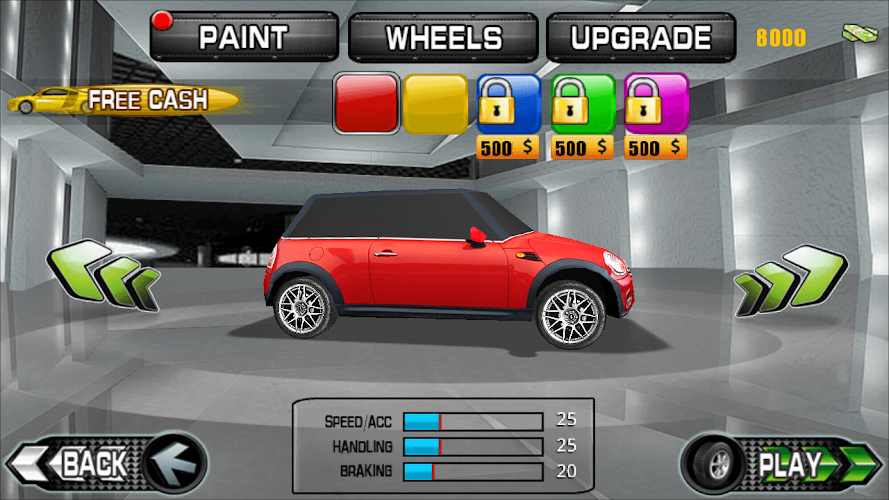This screenshot has height=500, width=889.
Task: Choose the yellow paint color
Action: coord(435,105)
